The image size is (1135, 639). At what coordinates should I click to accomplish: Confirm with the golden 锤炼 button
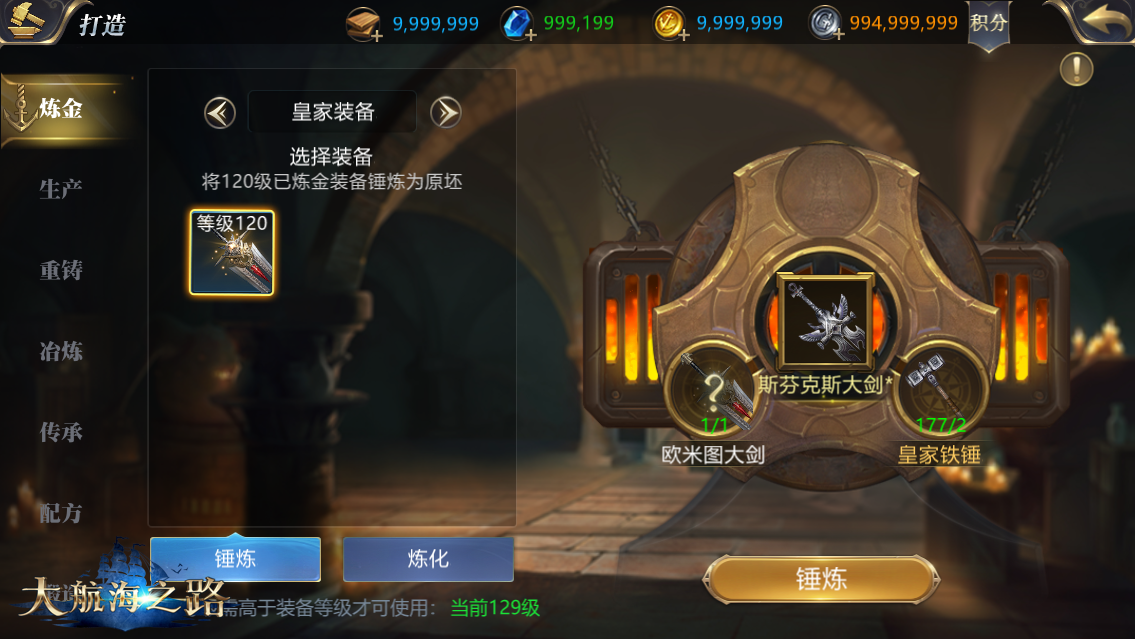(821, 579)
